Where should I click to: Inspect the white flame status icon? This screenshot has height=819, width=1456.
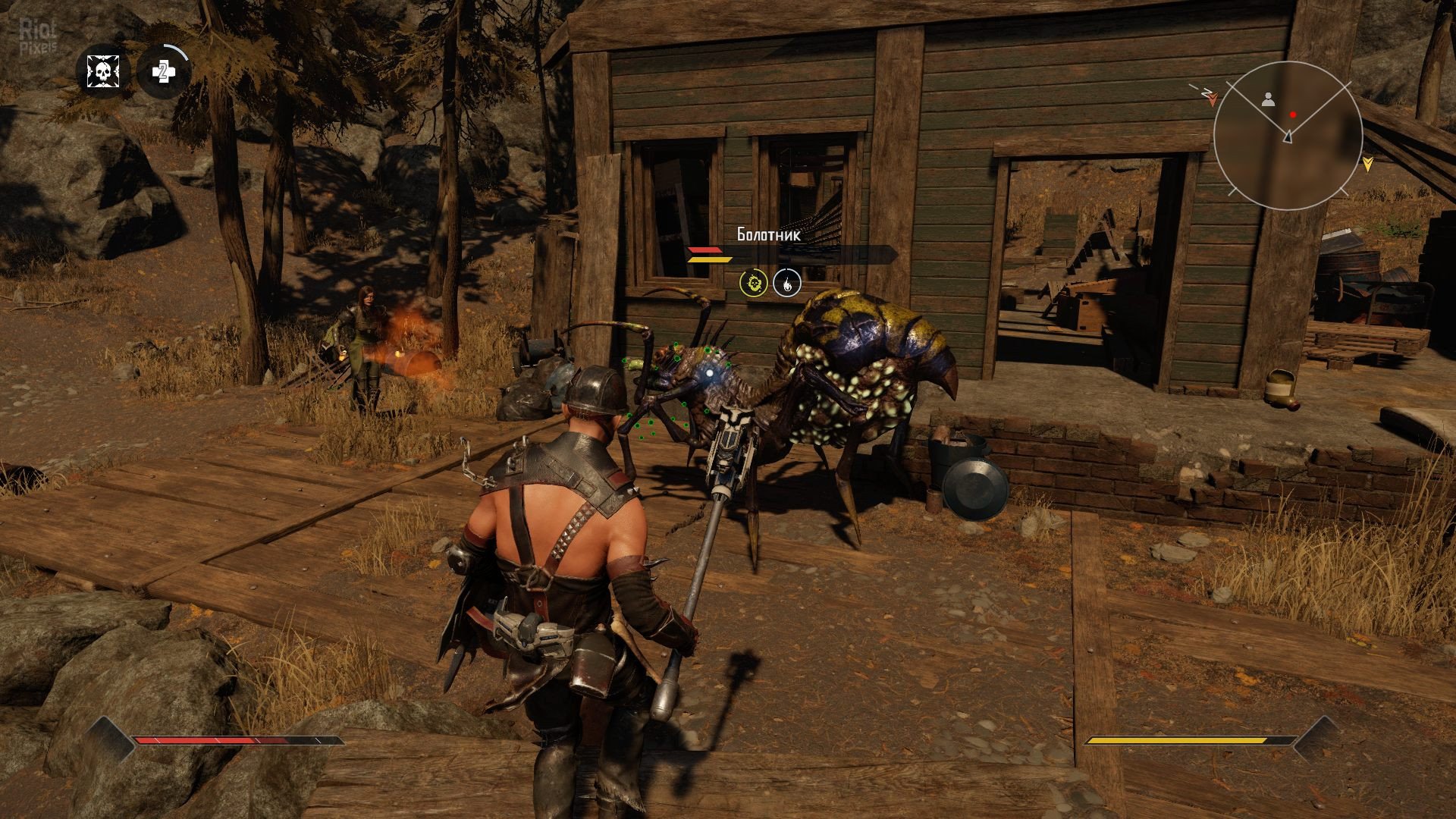click(x=786, y=284)
